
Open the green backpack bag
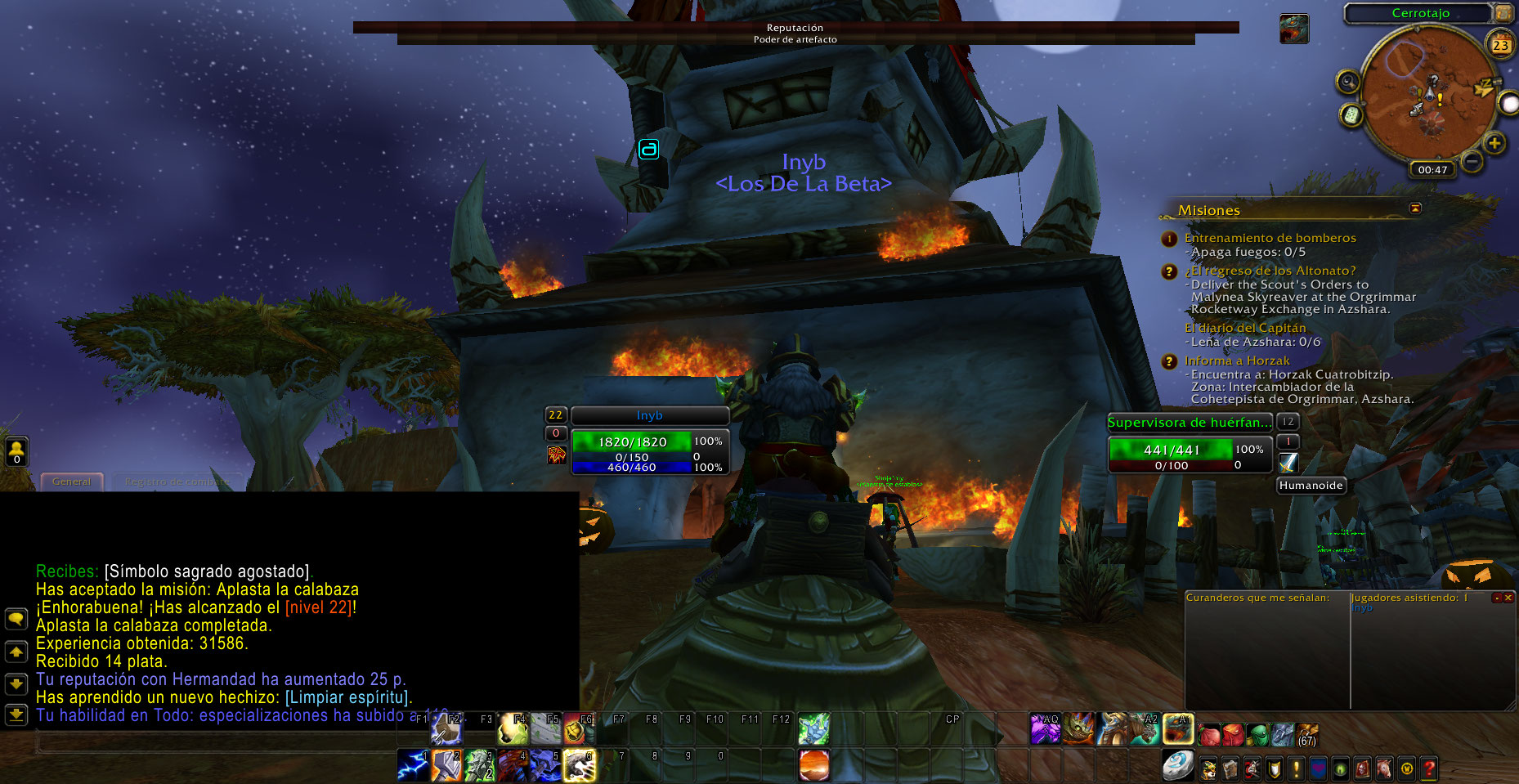coord(1258,734)
